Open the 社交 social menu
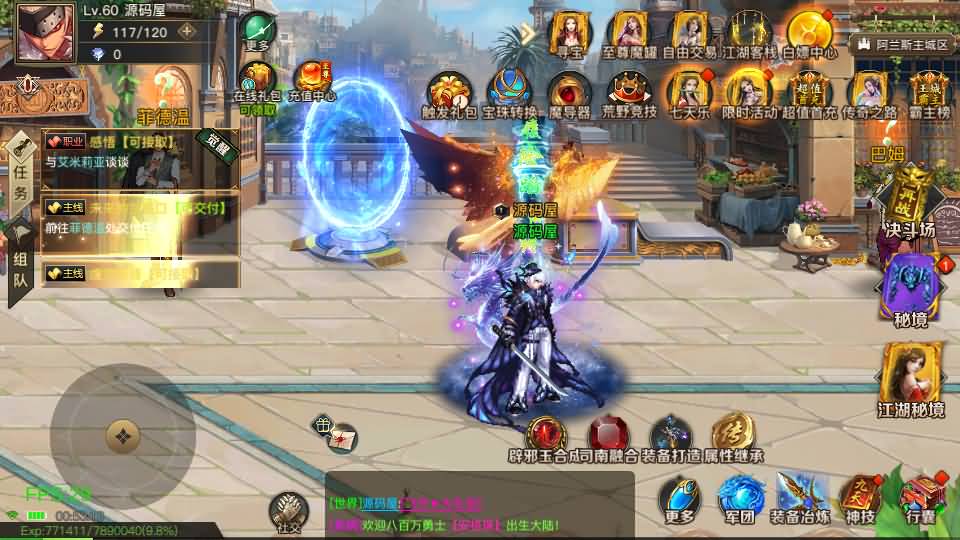960x540 pixels. (x=288, y=510)
